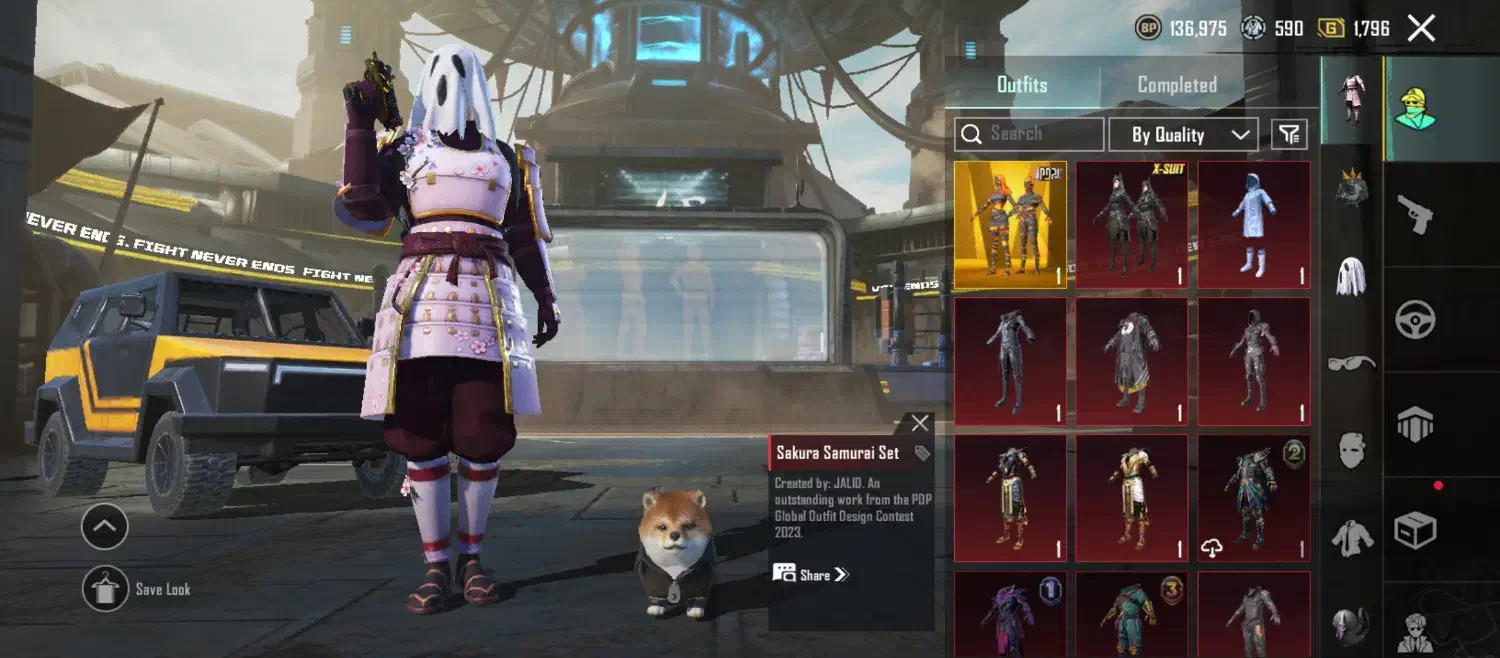
Task: Expand the up-arrow circle button
Action: [105, 526]
